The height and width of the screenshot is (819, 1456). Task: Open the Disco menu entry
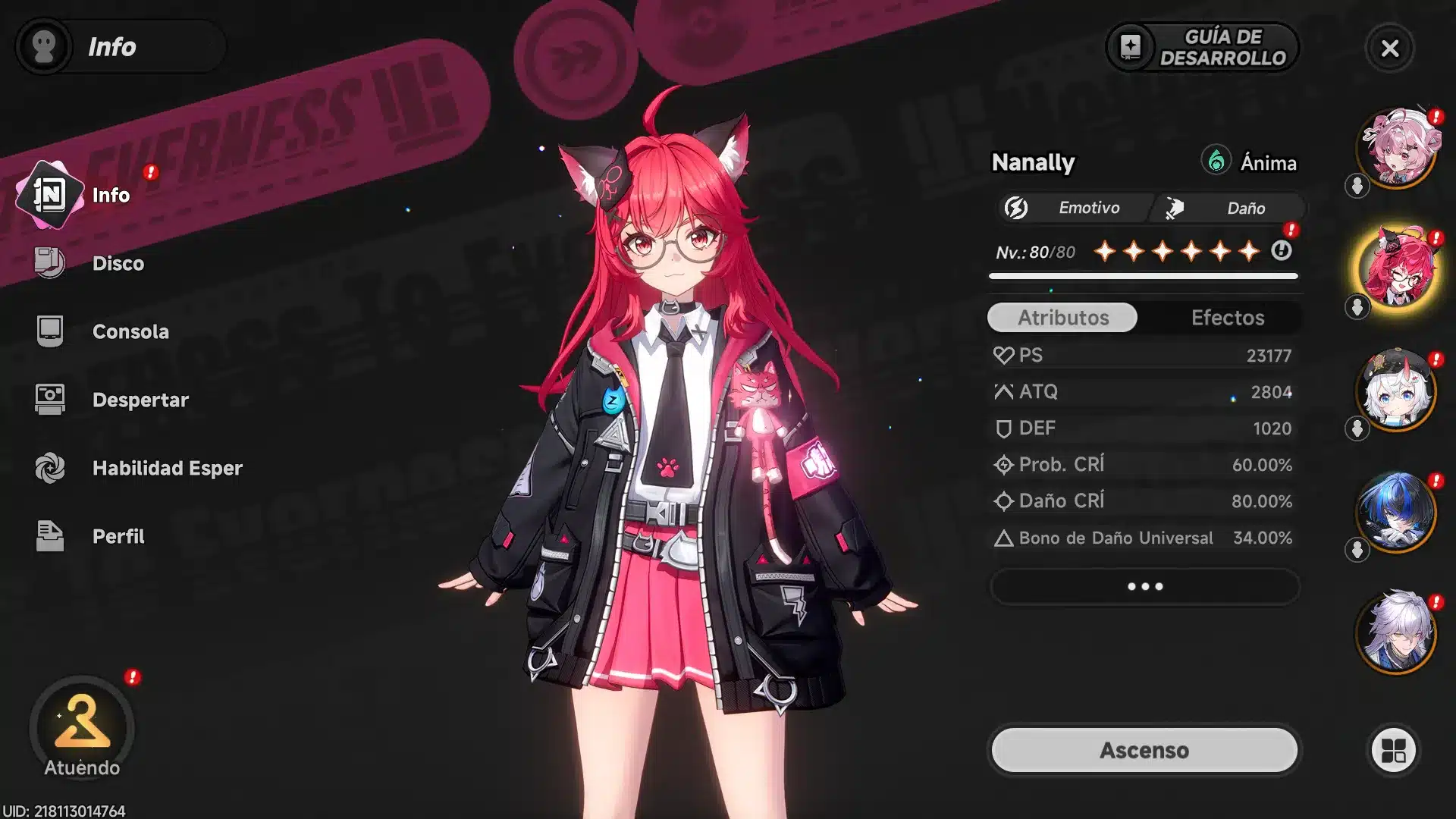coord(117,263)
